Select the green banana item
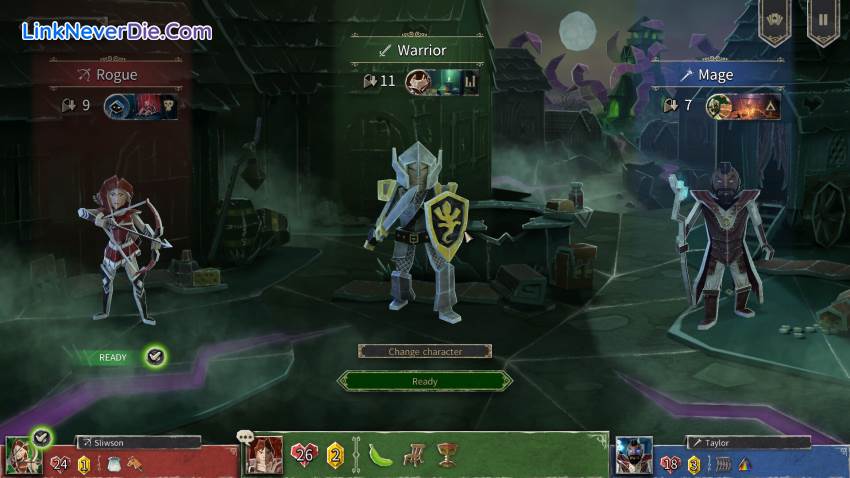This screenshot has height=478, width=850. pos(380,455)
